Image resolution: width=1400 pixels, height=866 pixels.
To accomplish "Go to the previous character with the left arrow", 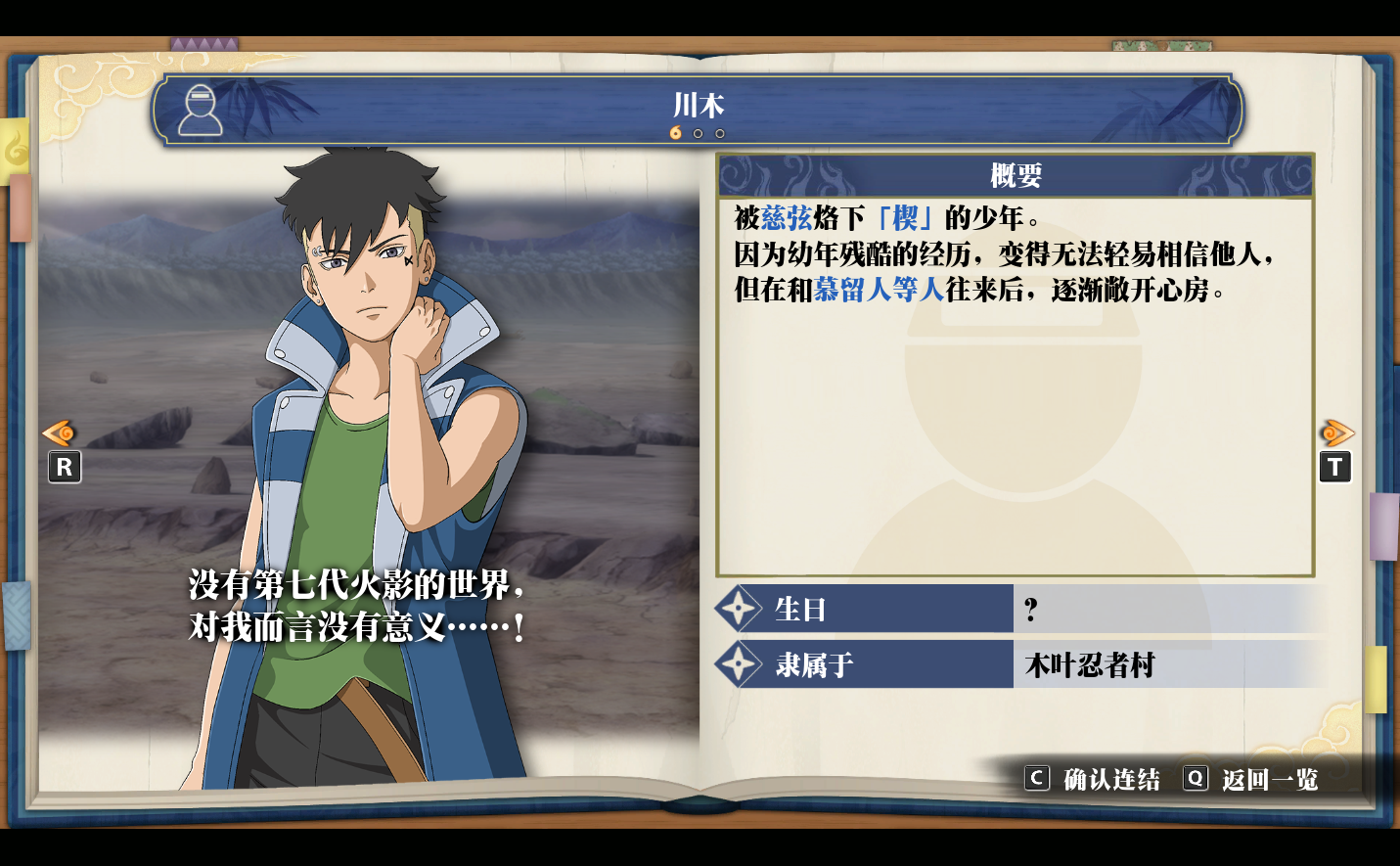I will click(60, 433).
